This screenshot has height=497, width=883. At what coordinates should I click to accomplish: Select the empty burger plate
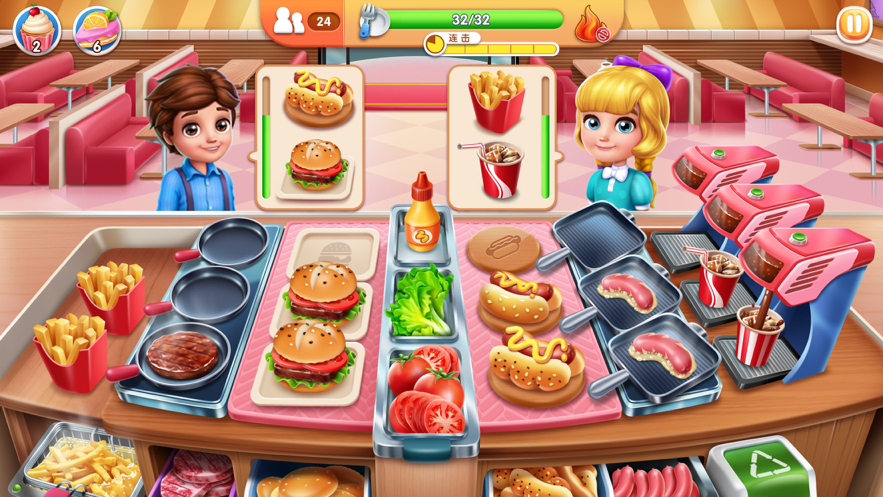coord(333,250)
